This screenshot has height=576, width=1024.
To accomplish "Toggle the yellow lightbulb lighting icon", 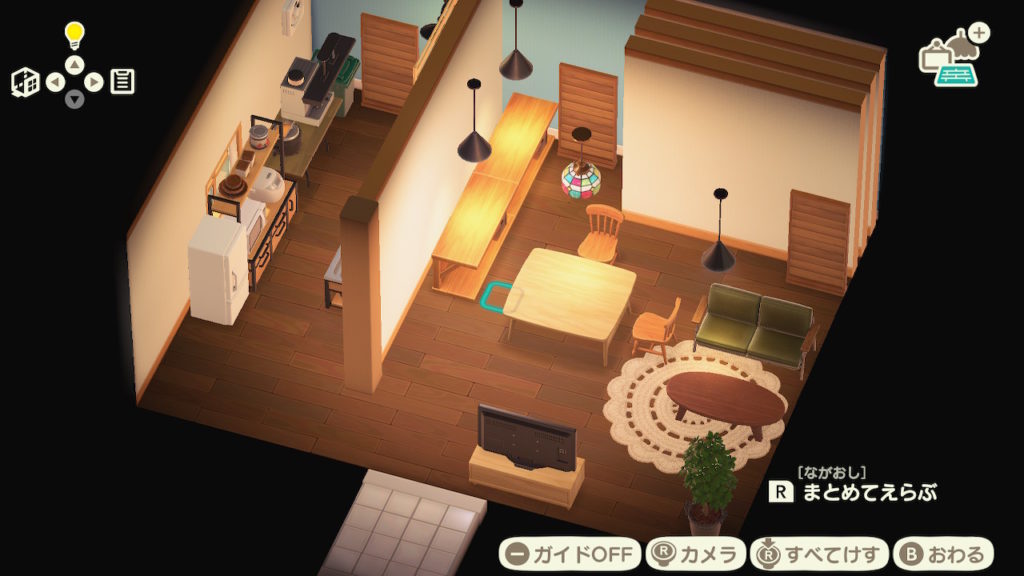I will [x=74, y=36].
